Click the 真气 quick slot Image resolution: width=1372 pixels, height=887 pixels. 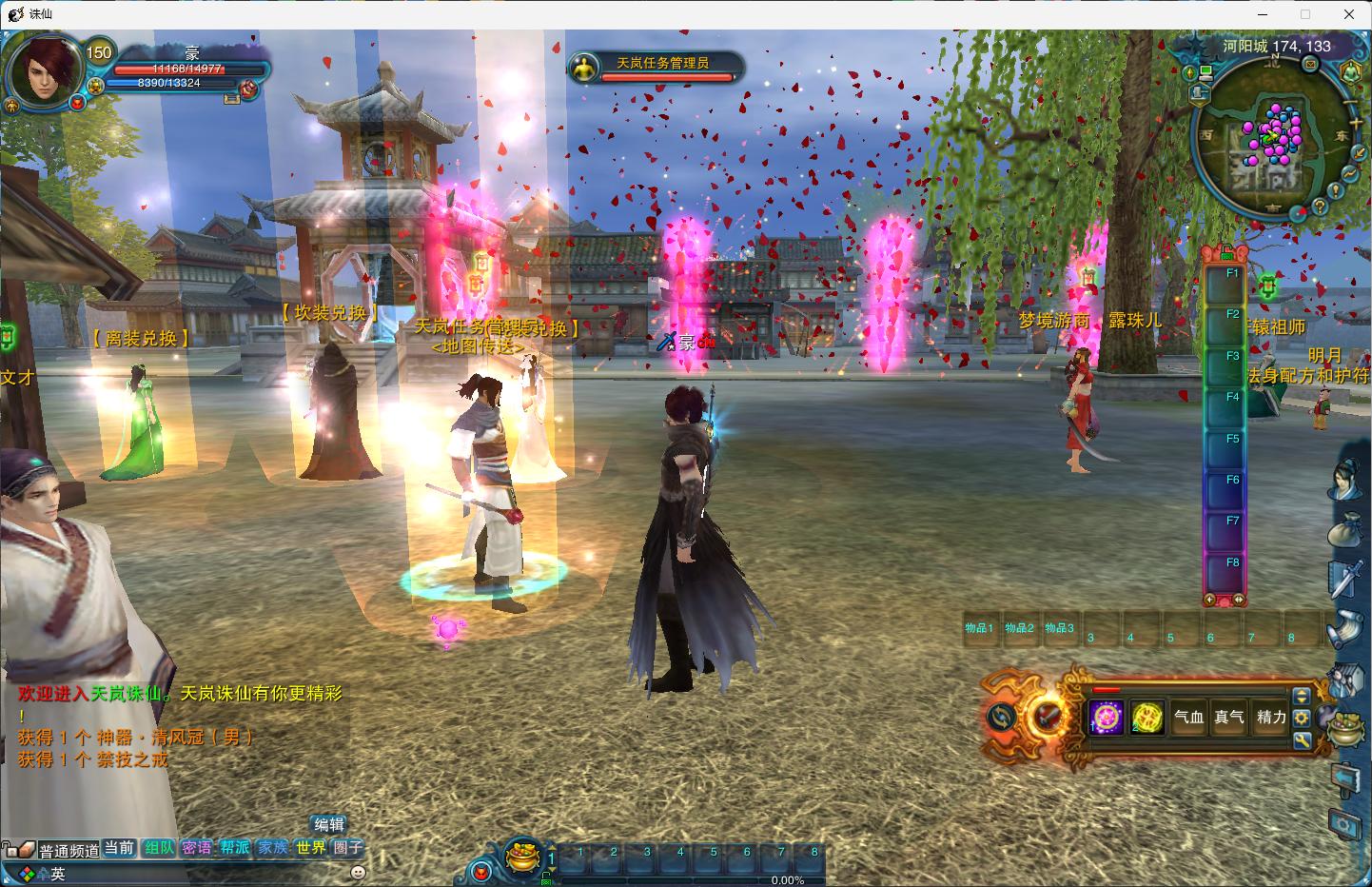(1229, 718)
